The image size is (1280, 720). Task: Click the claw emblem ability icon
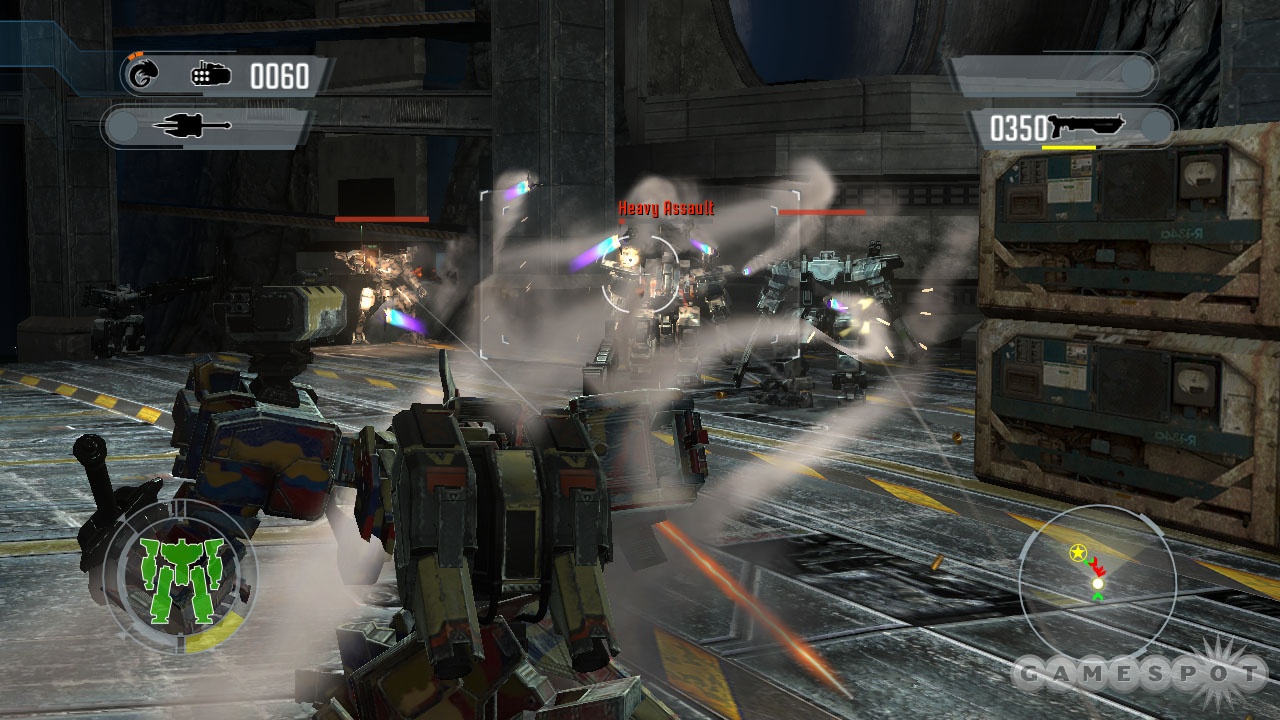pos(144,73)
